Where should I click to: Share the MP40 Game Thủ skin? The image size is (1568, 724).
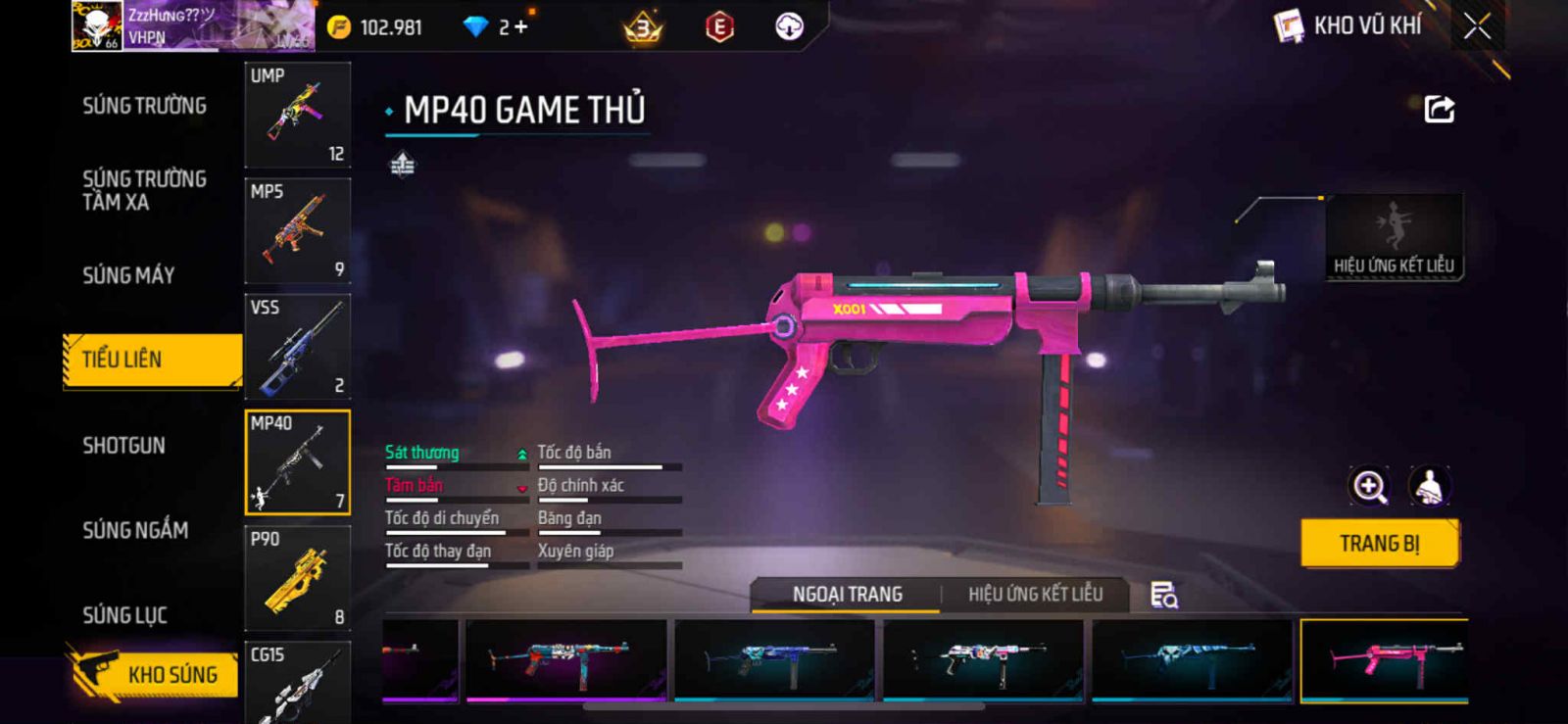point(1439,109)
